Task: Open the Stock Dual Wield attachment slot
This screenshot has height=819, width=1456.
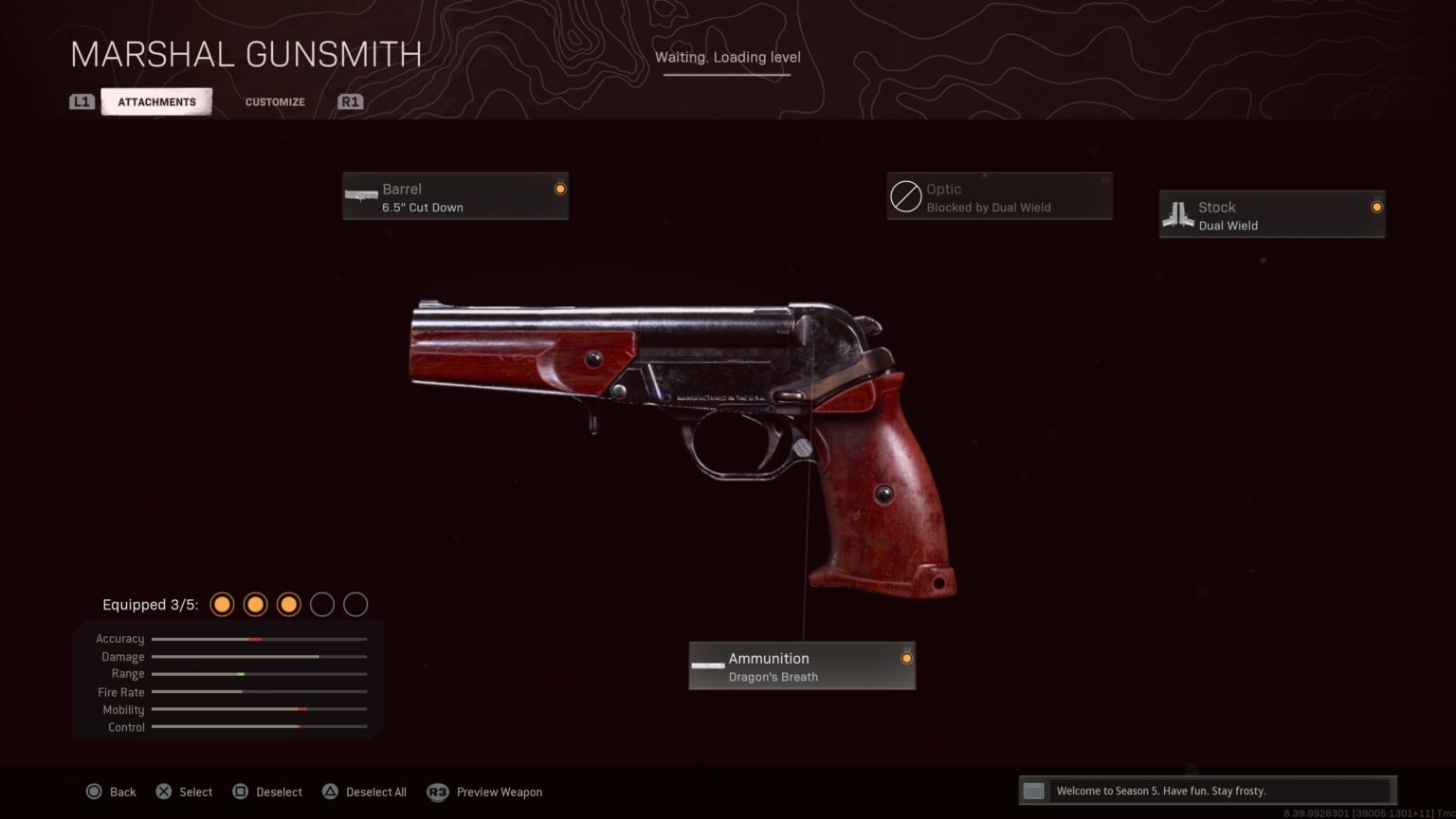Action: point(1271,215)
